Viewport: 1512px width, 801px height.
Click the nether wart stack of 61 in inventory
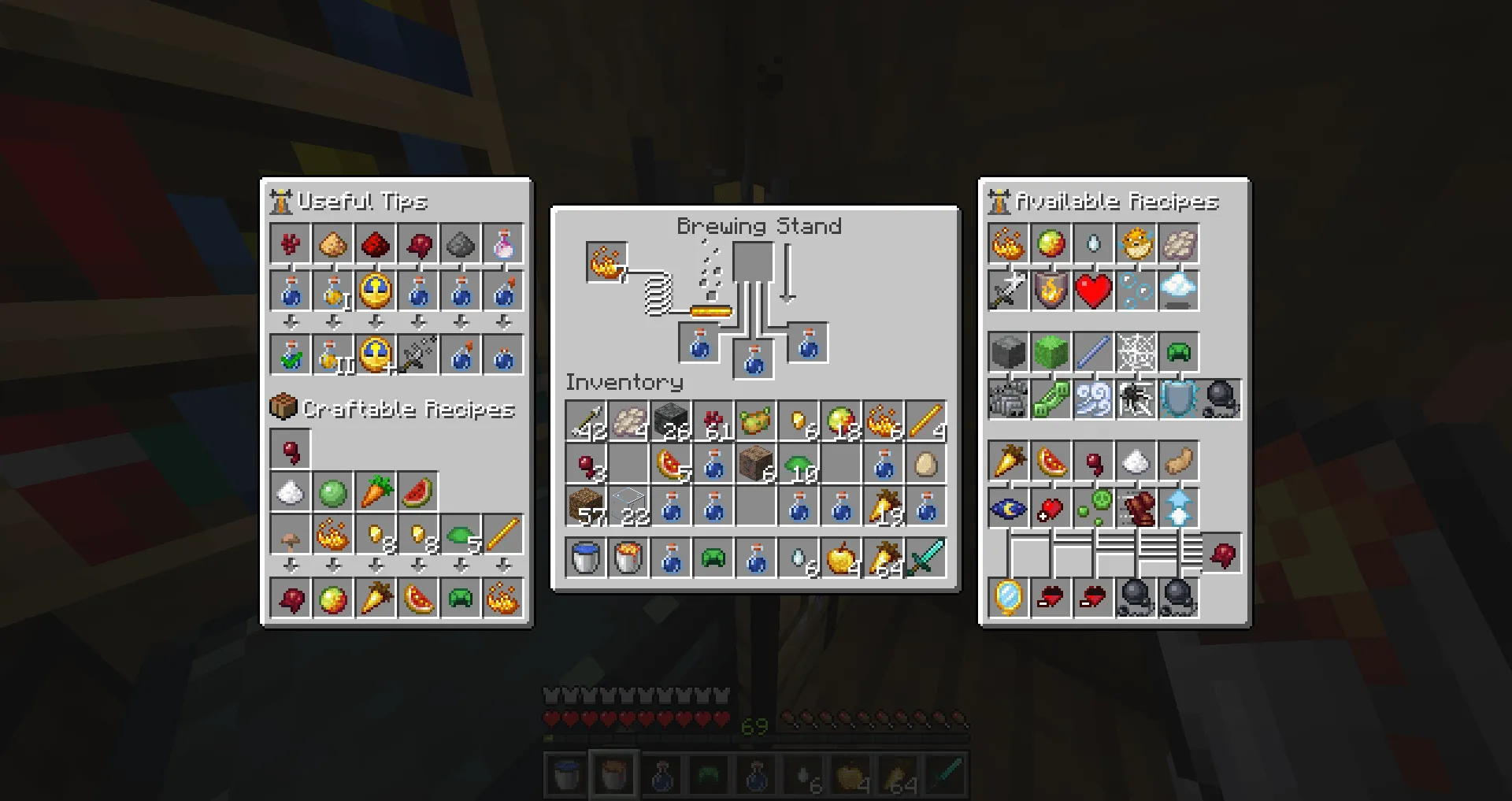click(x=713, y=421)
